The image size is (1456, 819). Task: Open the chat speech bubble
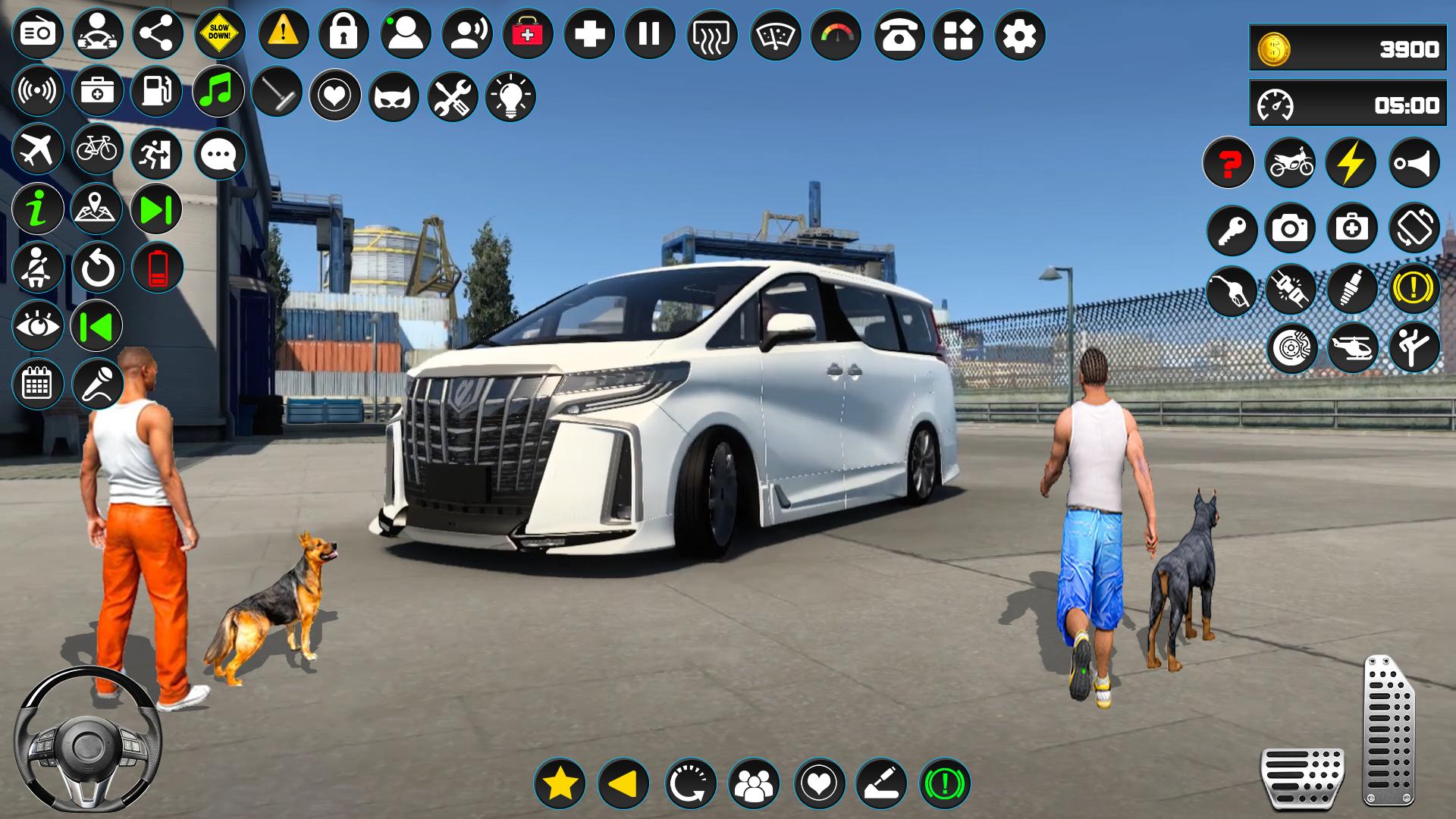pyautogui.click(x=220, y=155)
